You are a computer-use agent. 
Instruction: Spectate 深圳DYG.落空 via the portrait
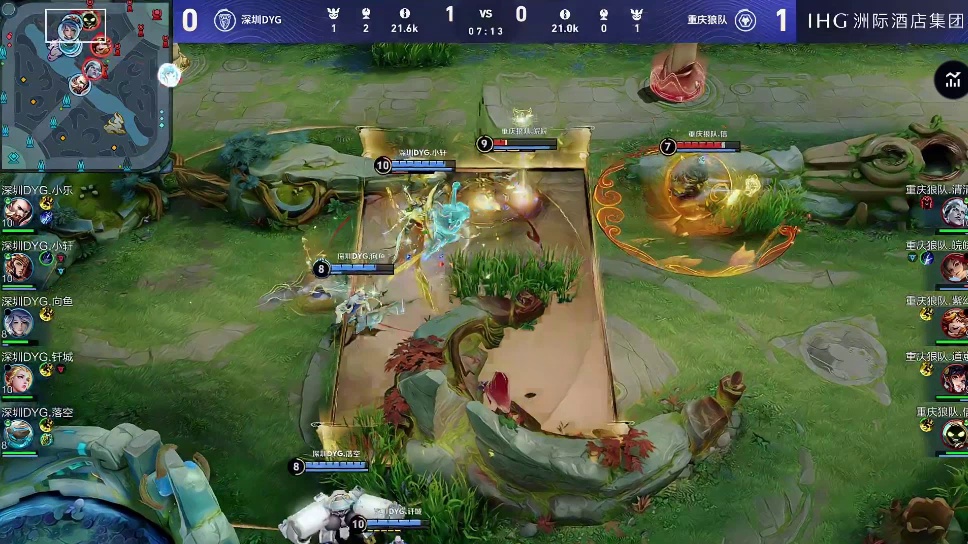pyautogui.click(x=18, y=434)
